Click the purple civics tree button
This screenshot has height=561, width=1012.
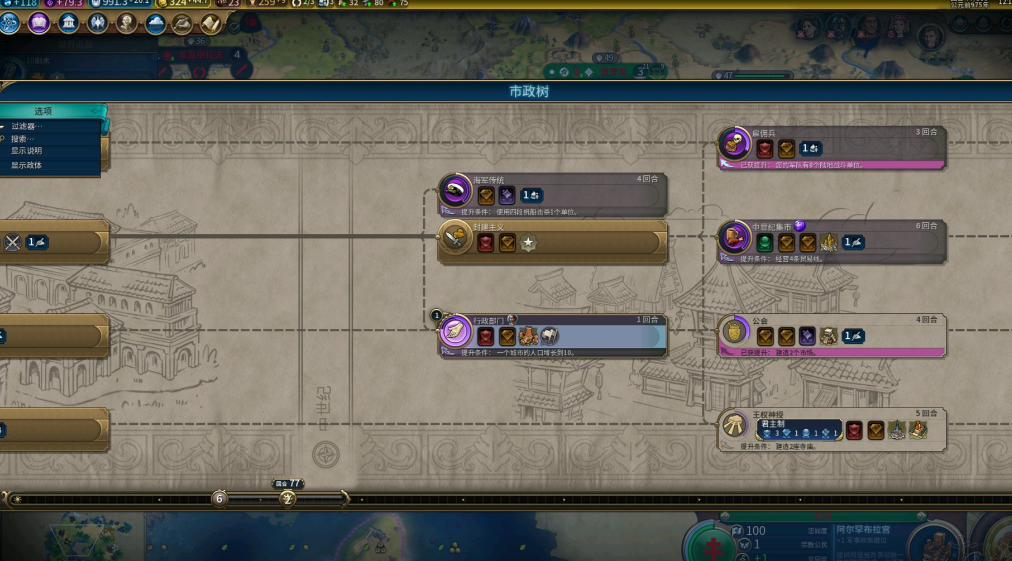39,23
